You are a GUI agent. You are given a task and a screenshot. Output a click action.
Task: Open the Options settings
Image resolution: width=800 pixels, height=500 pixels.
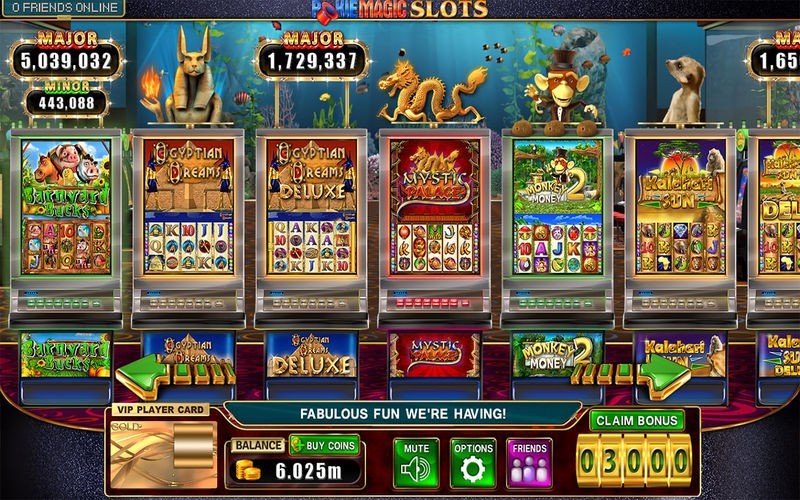(473, 462)
